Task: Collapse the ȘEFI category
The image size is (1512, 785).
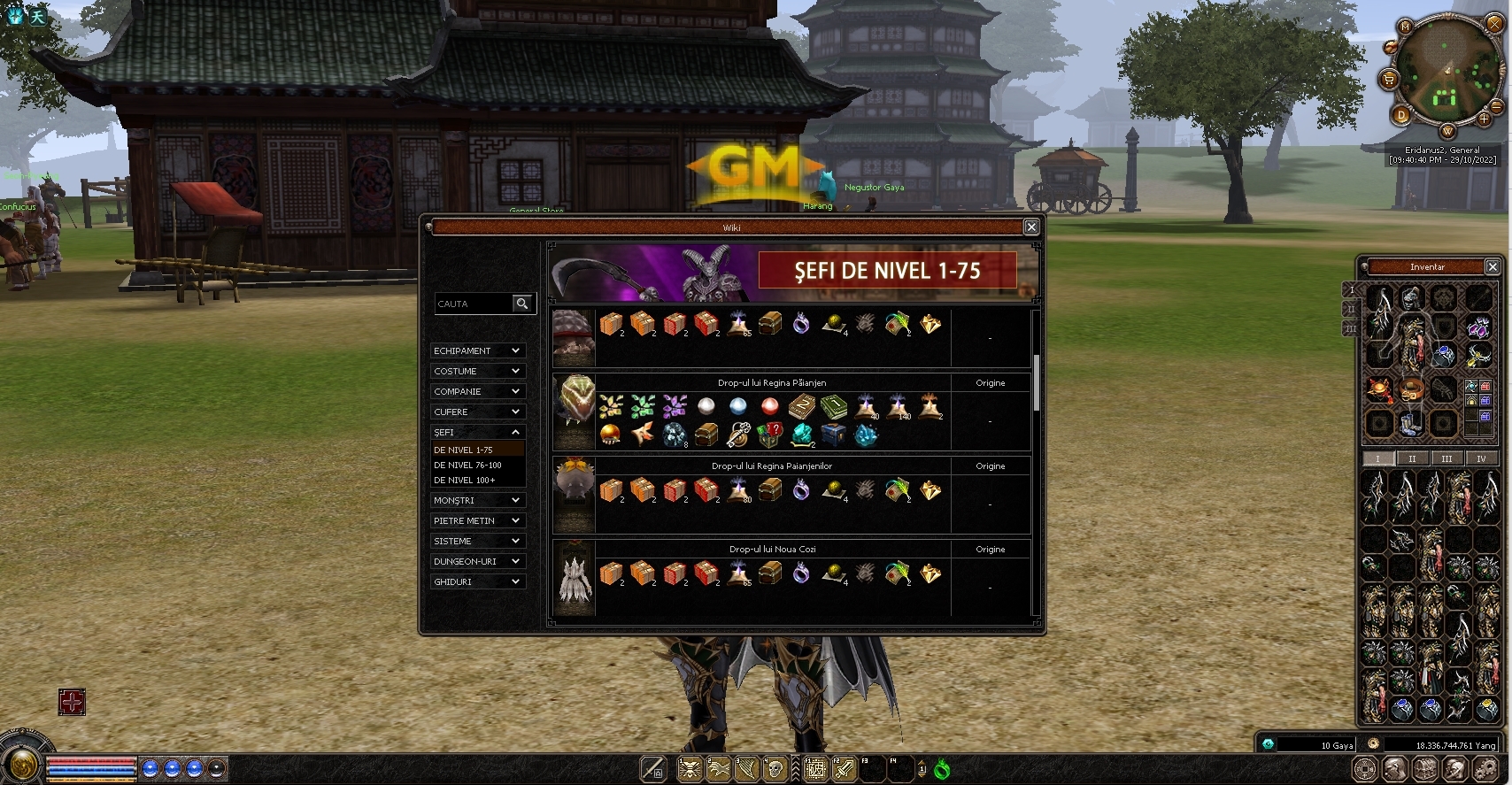Action: (x=477, y=432)
